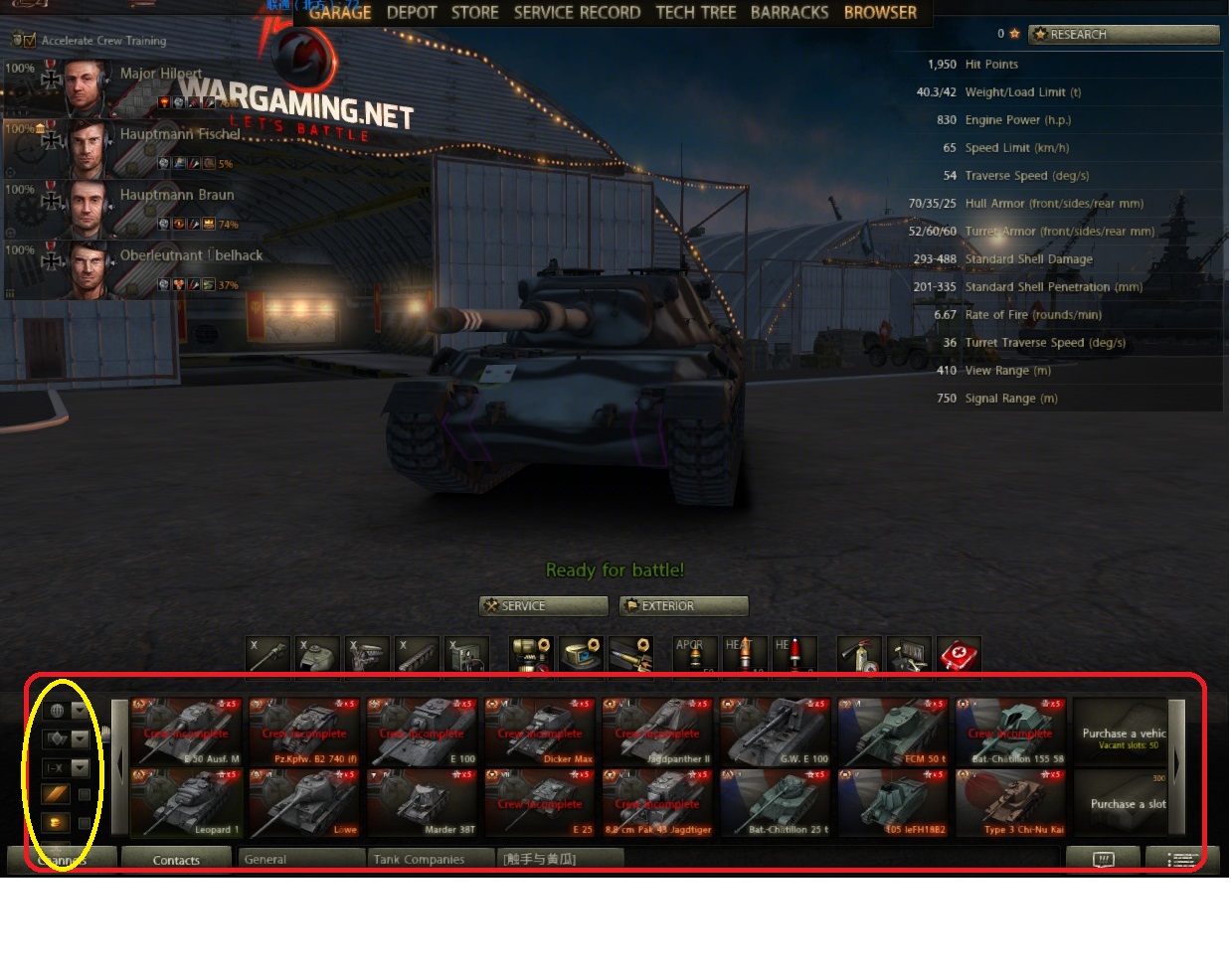
Task: Go to the Store
Action: pos(474,13)
